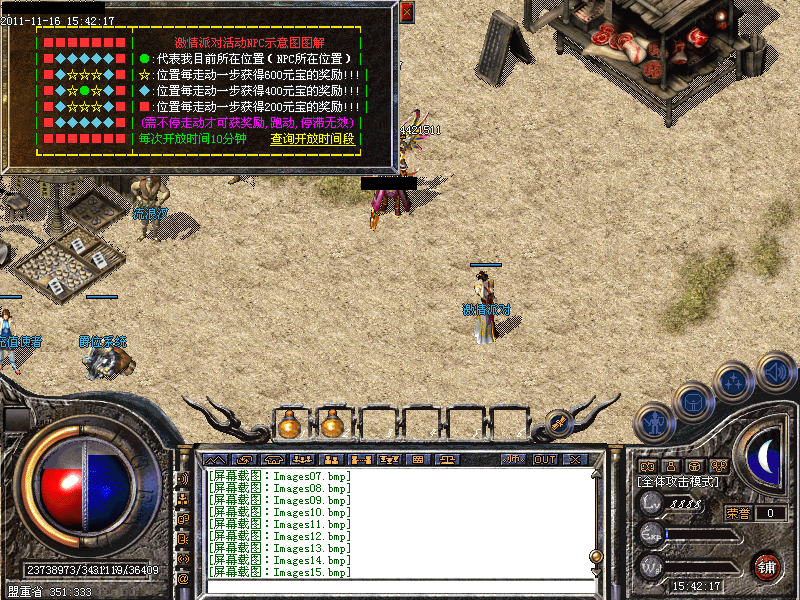Toggle the 全体攻击模式 attack mode label
The height and width of the screenshot is (600, 800).
pos(678,482)
